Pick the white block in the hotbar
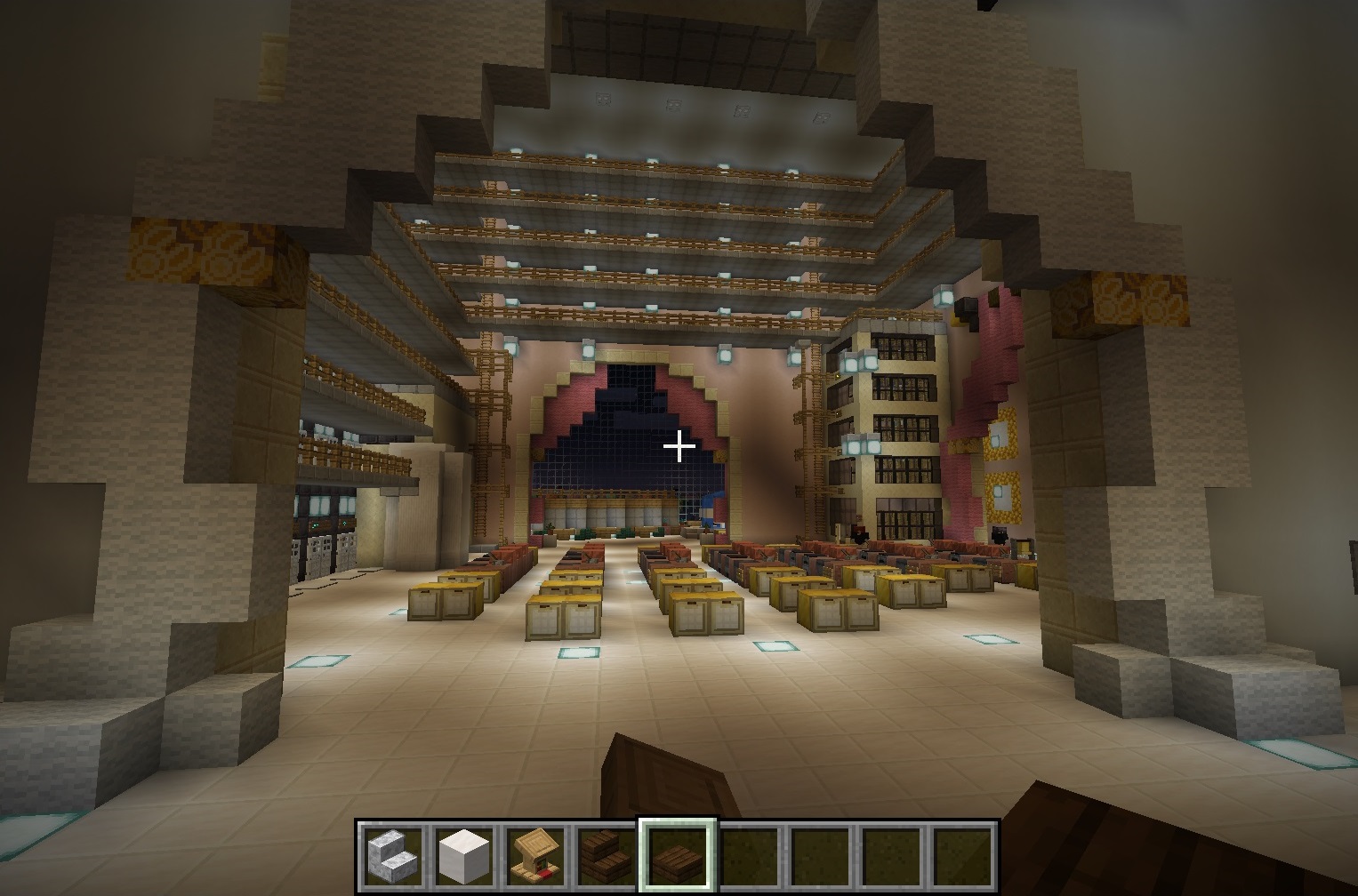The image size is (1358, 896). point(464,855)
